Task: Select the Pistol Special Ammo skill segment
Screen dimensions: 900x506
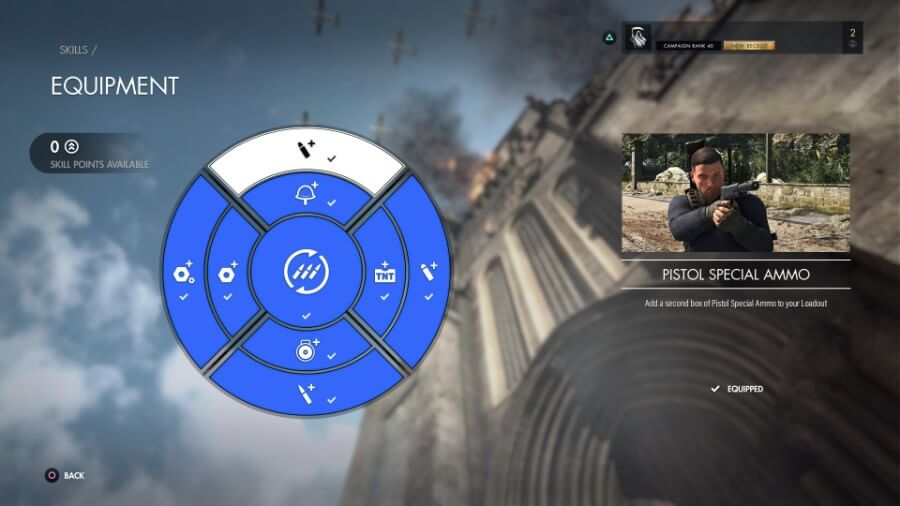Action: (x=305, y=151)
